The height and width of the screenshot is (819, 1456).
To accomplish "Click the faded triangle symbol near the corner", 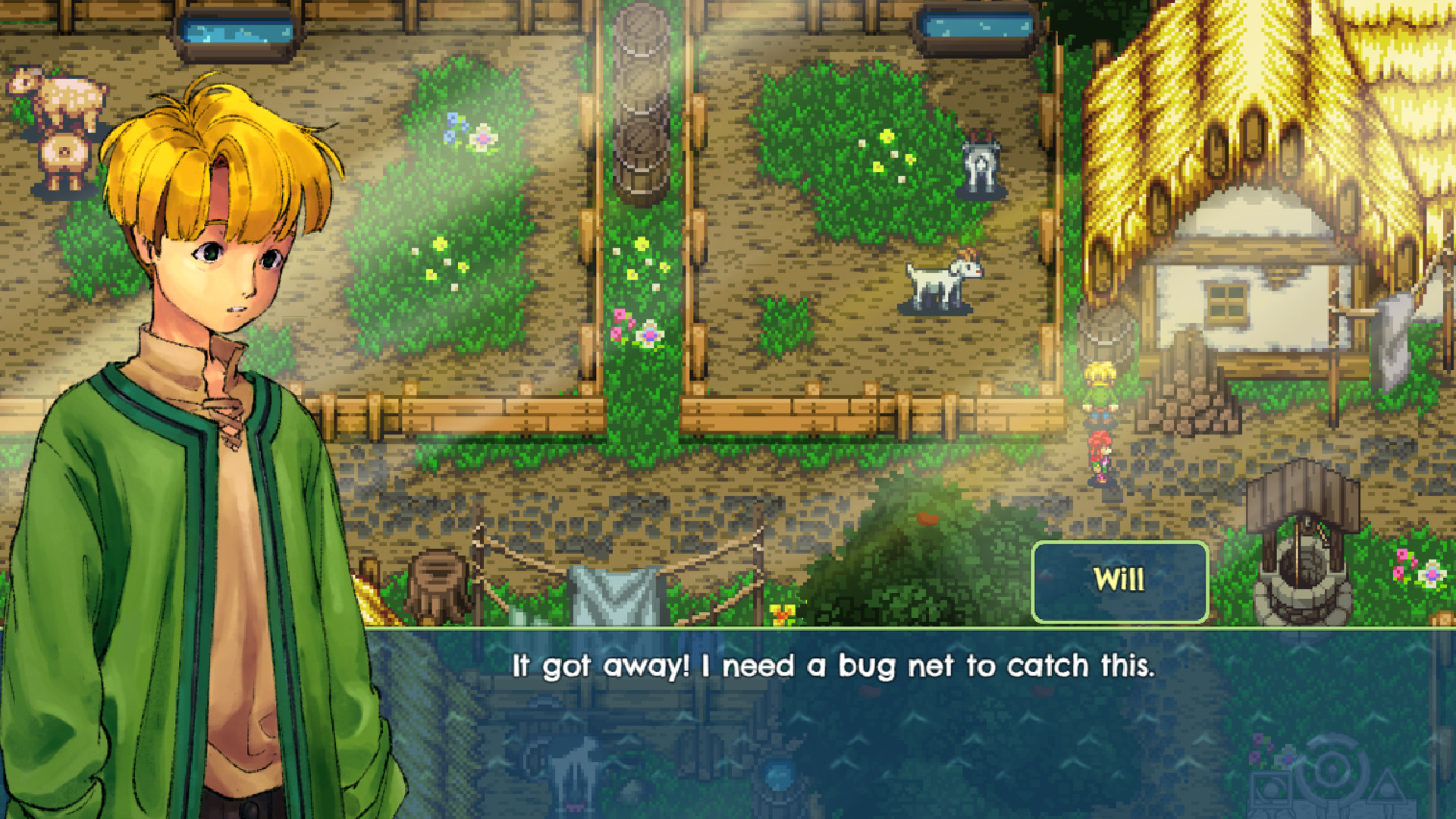I will coord(1389,786).
